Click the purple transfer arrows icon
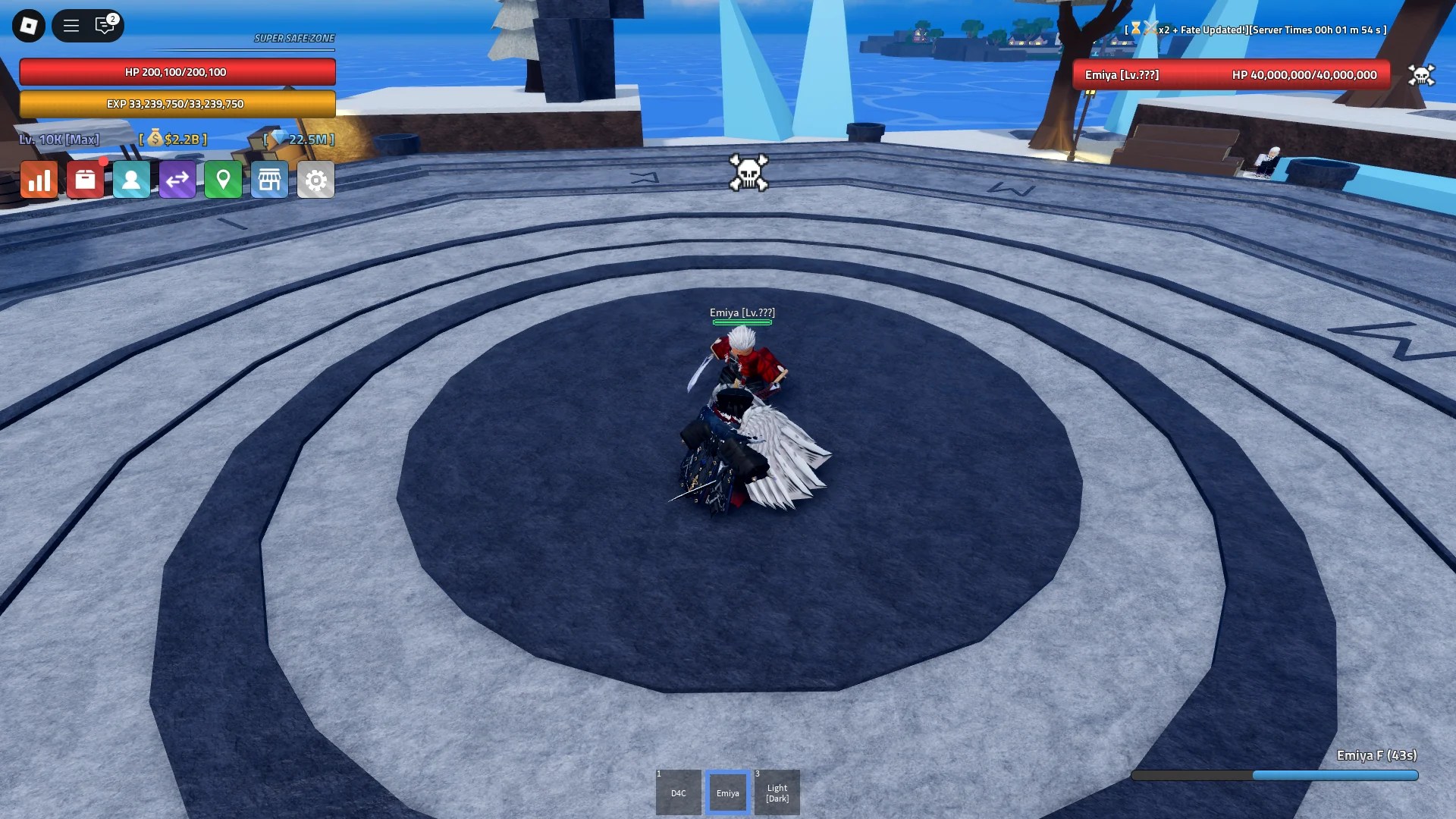The width and height of the screenshot is (1456, 819). coord(177,179)
